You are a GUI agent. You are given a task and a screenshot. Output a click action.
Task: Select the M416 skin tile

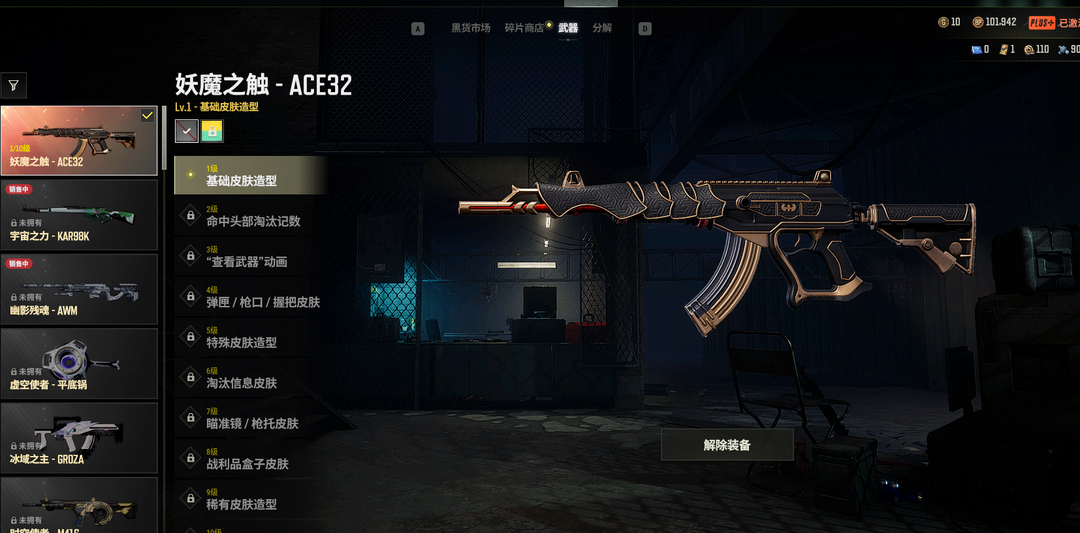pos(79,505)
